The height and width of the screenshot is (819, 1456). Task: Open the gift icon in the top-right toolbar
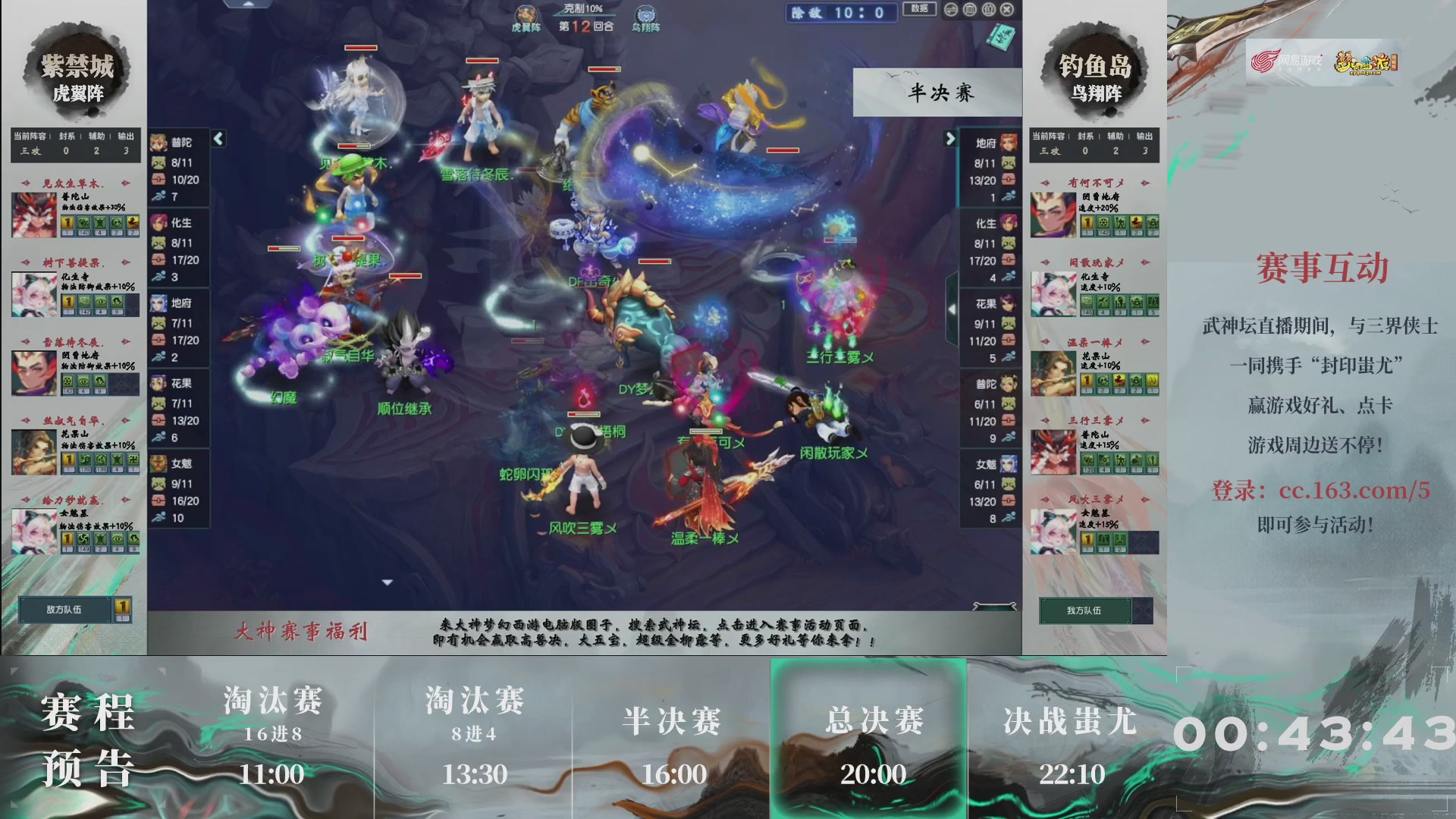pos(988,11)
